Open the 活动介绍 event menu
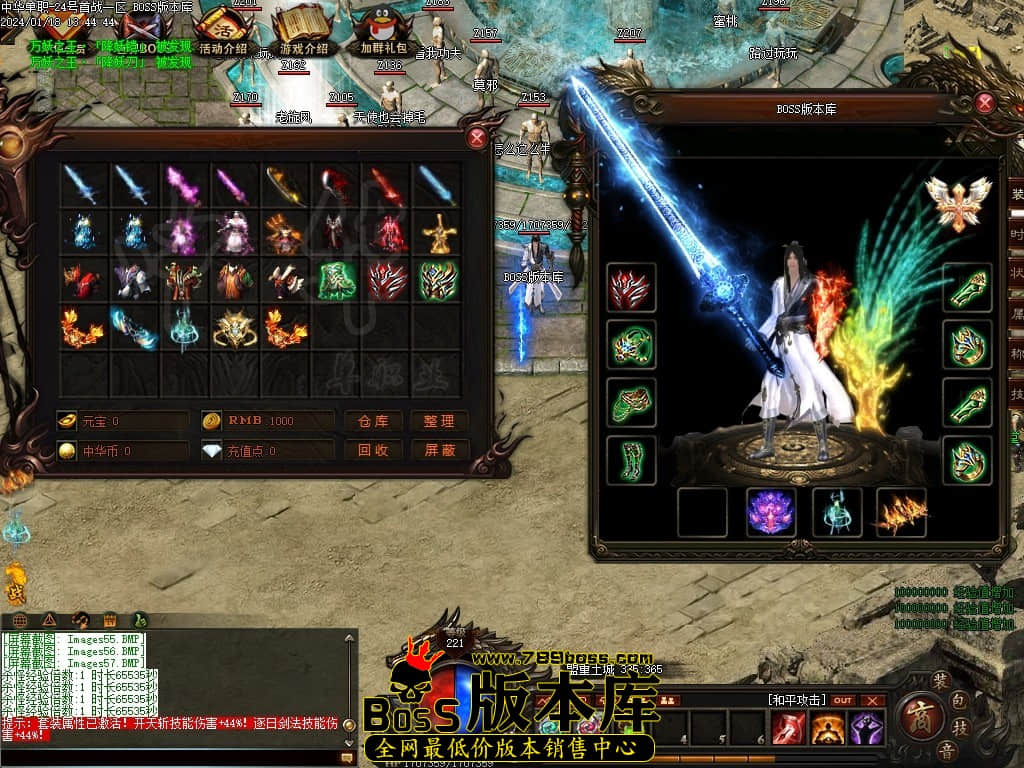The width and height of the screenshot is (1024, 768). coord(223,32)
